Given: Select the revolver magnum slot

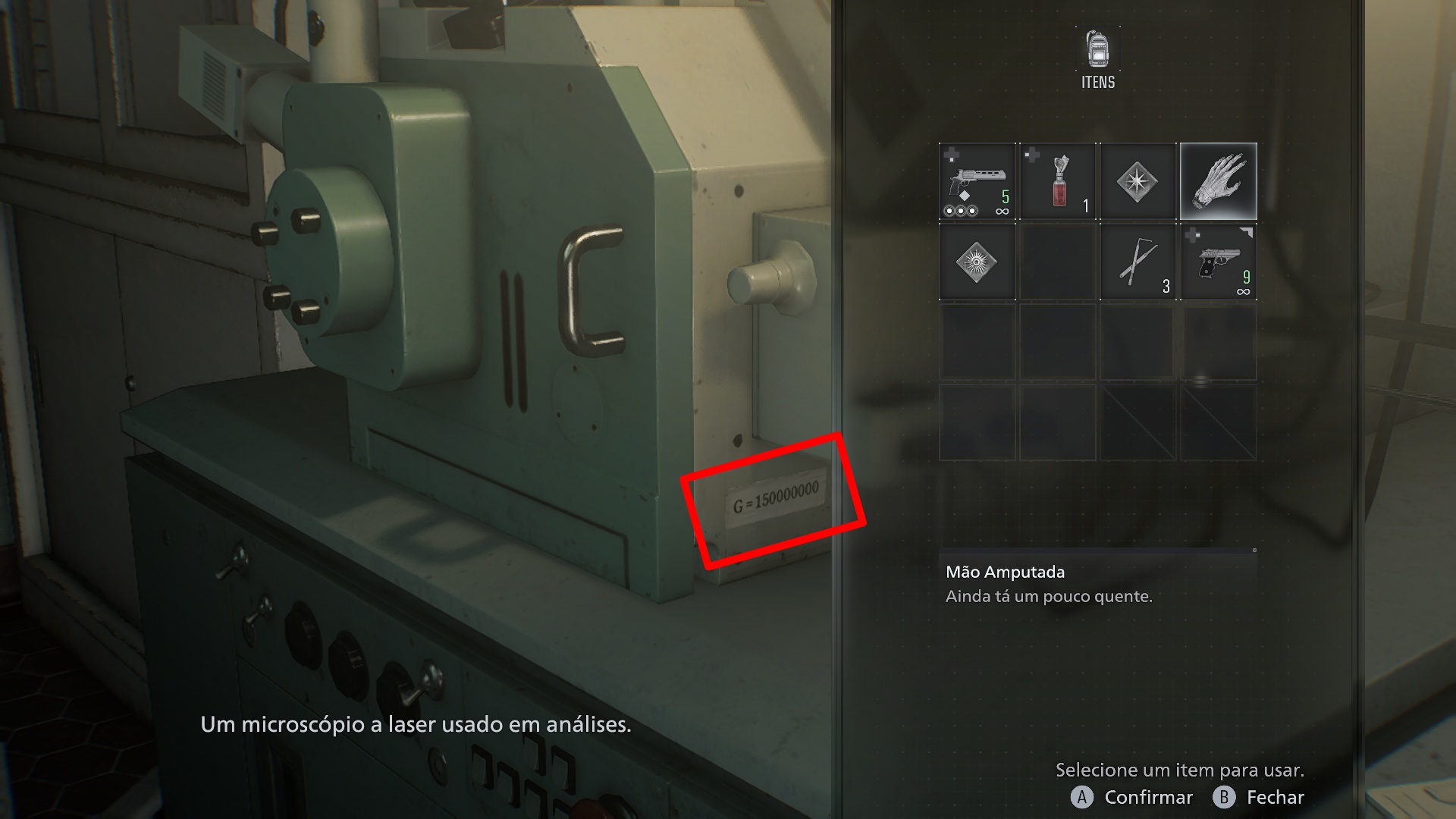Looking at the screenshot, I should click(977, 181).
